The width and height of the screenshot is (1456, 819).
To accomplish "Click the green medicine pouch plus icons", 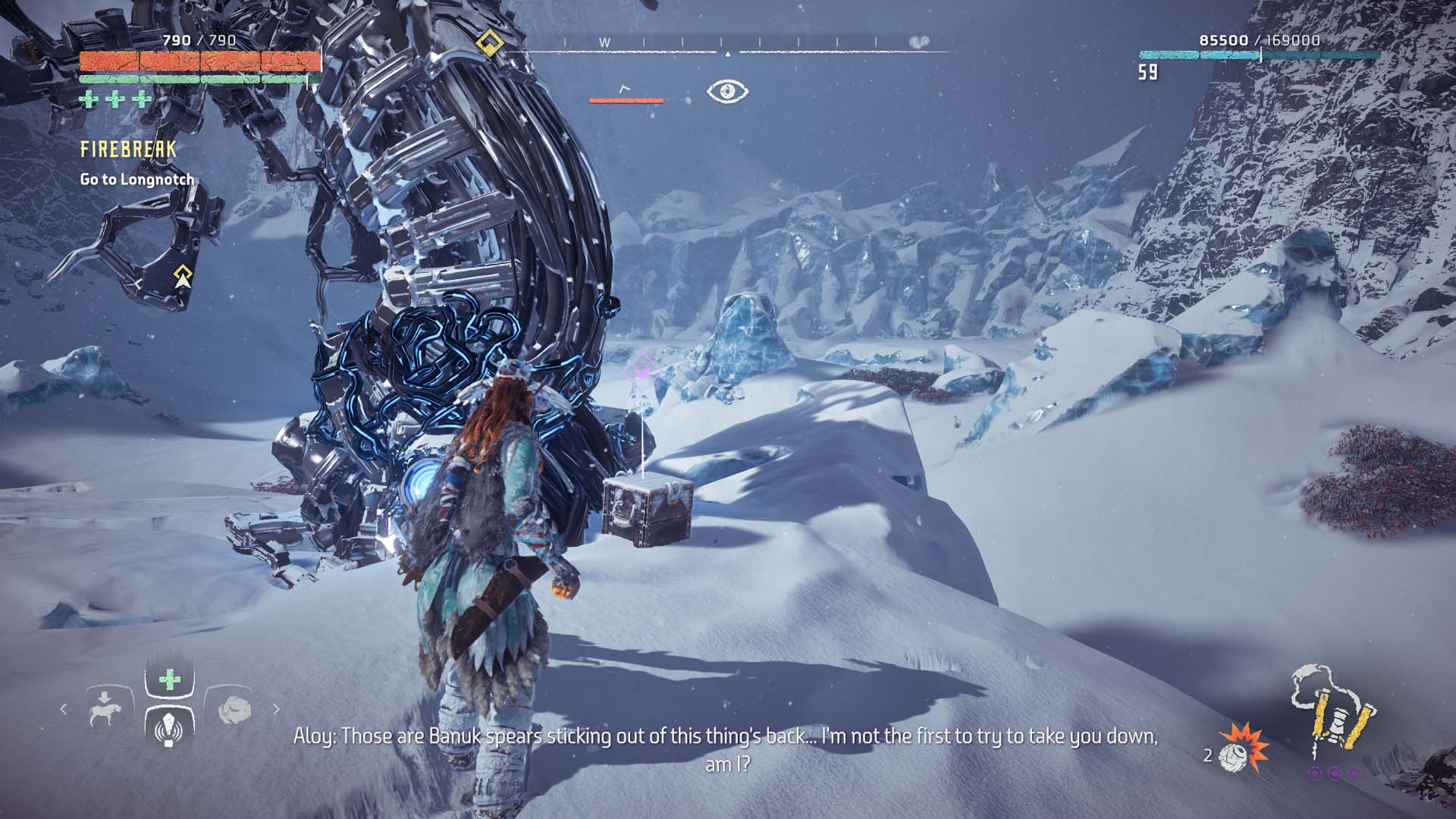I will click(115, 99).
